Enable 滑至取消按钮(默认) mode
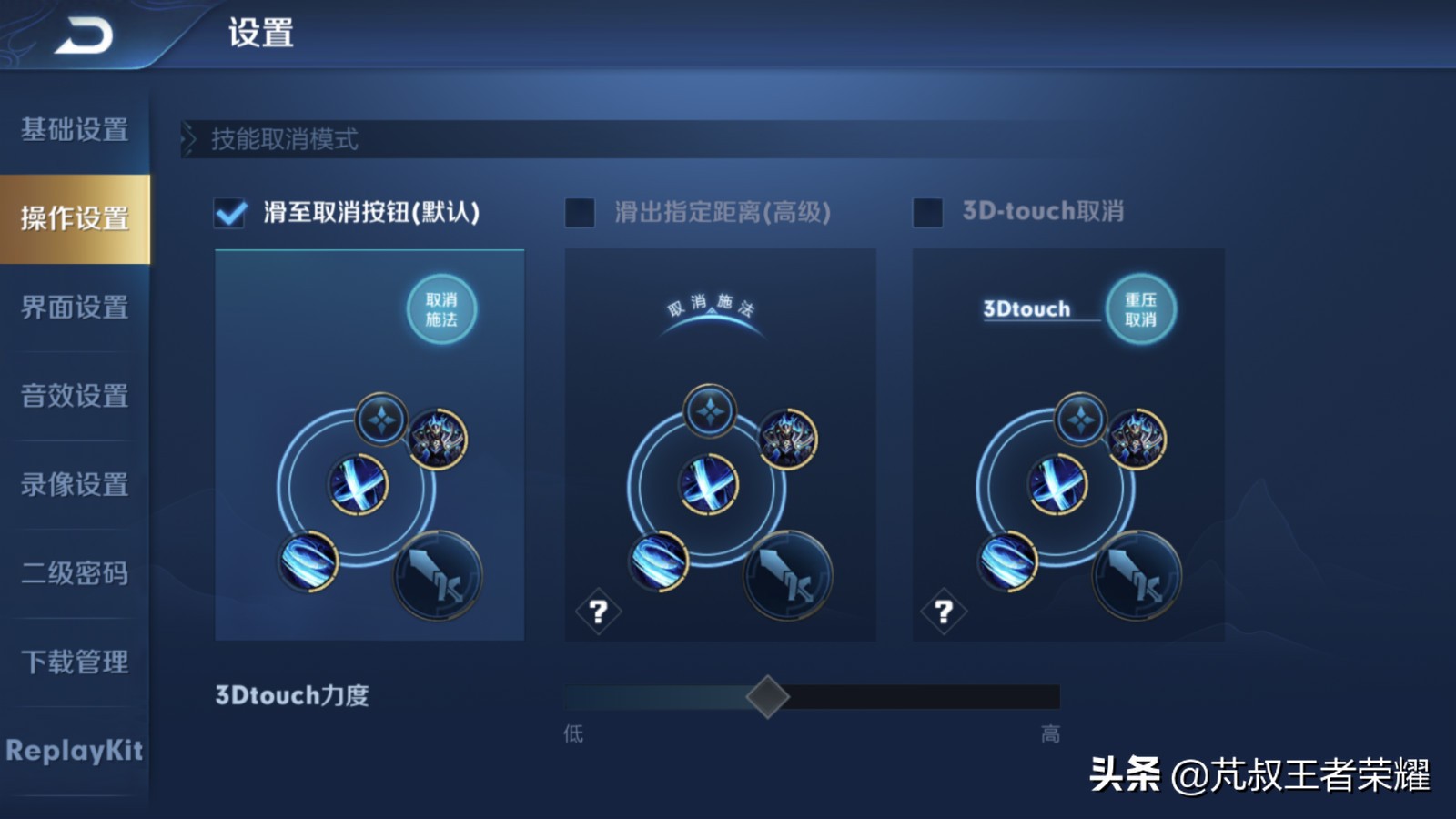 pyautogui.click(x=230, y=214)
